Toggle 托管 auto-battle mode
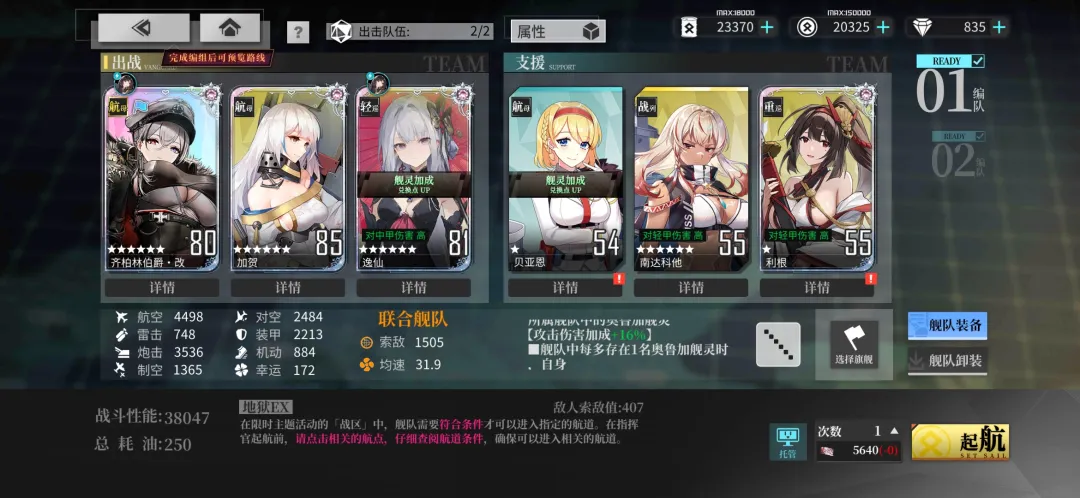Image resolution: width=1080 pixels, height=498 pixels. (x=788, y=442)
